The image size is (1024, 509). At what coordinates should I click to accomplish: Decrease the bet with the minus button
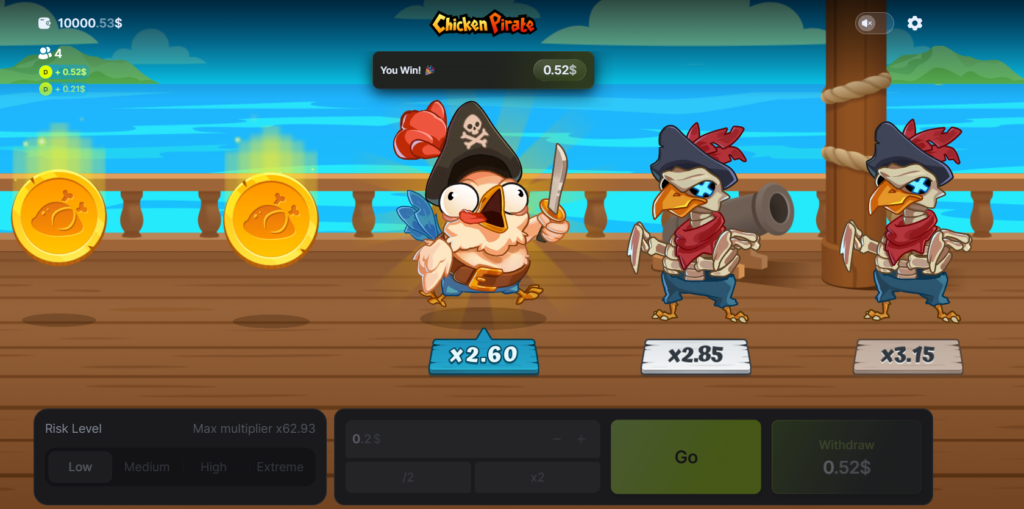pos(556,439)
